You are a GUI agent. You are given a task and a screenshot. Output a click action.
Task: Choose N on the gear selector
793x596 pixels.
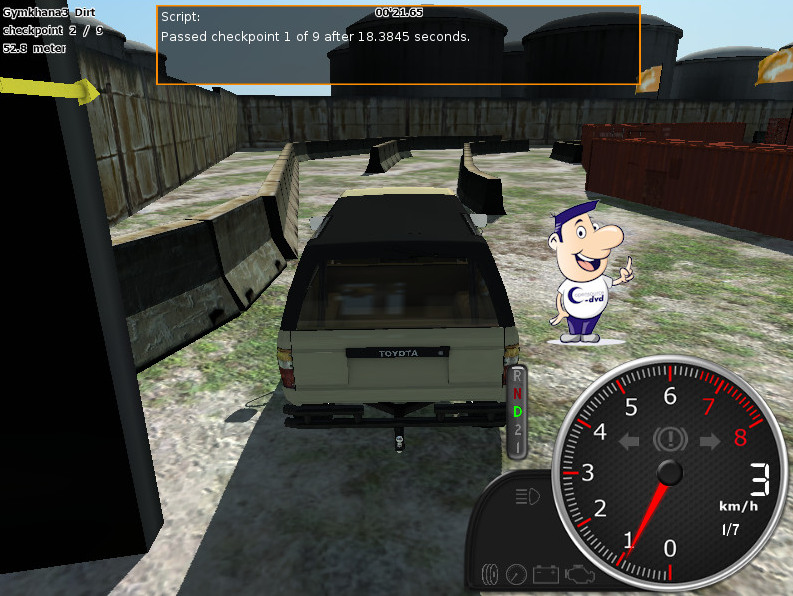518,395
